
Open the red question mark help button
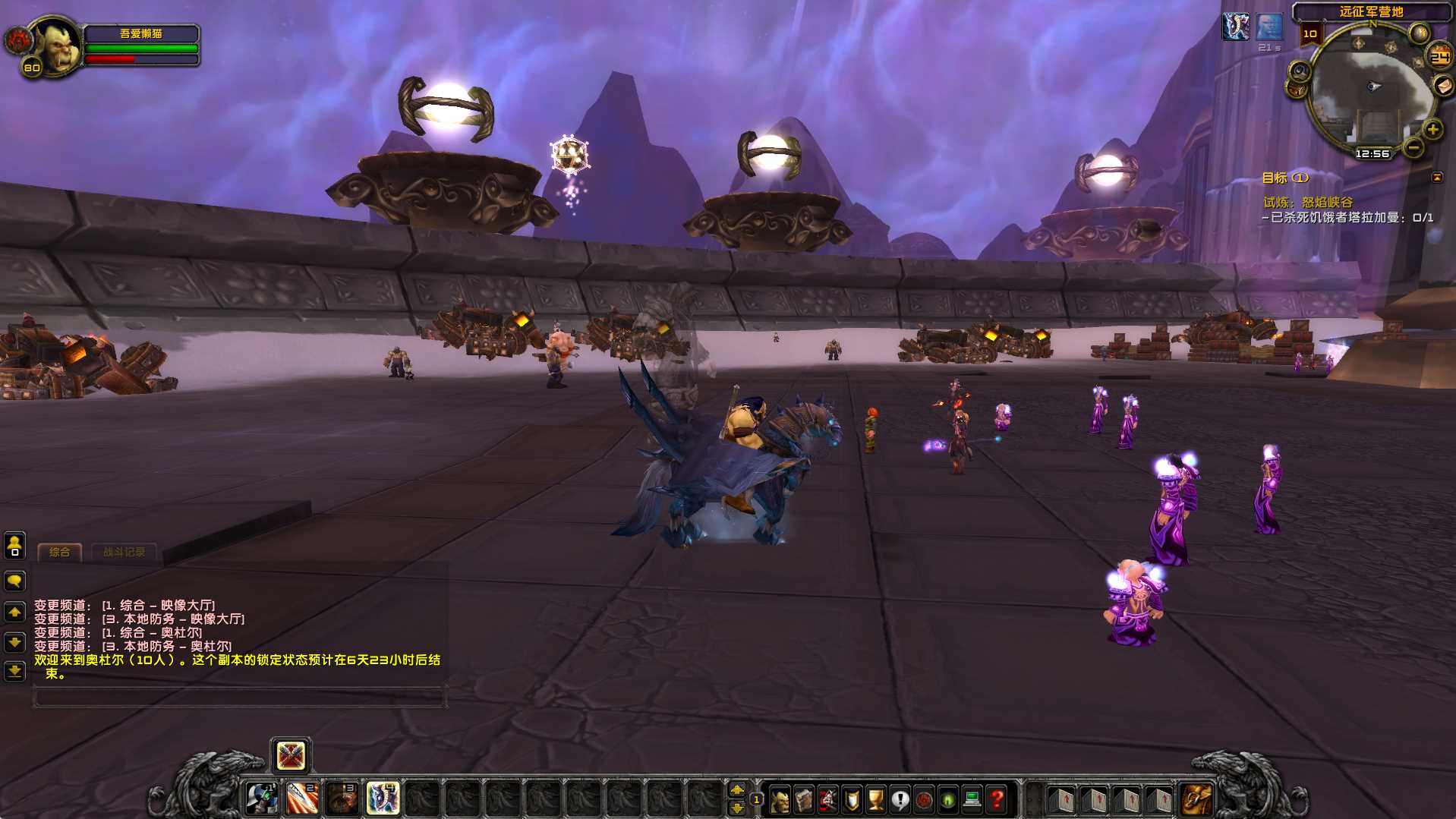coord(997,799)
